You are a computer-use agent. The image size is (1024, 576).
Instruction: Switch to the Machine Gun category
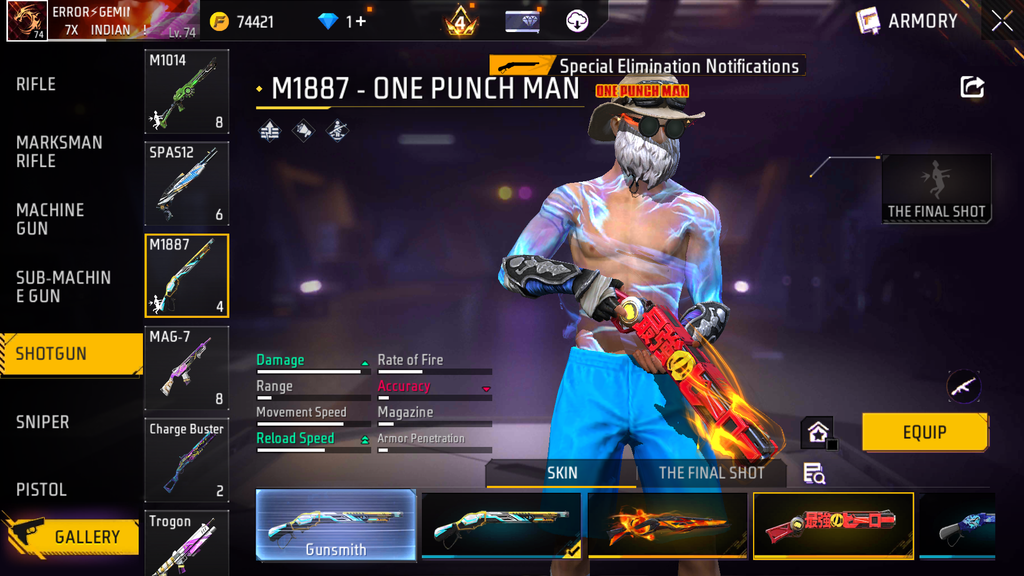(50, 219)
